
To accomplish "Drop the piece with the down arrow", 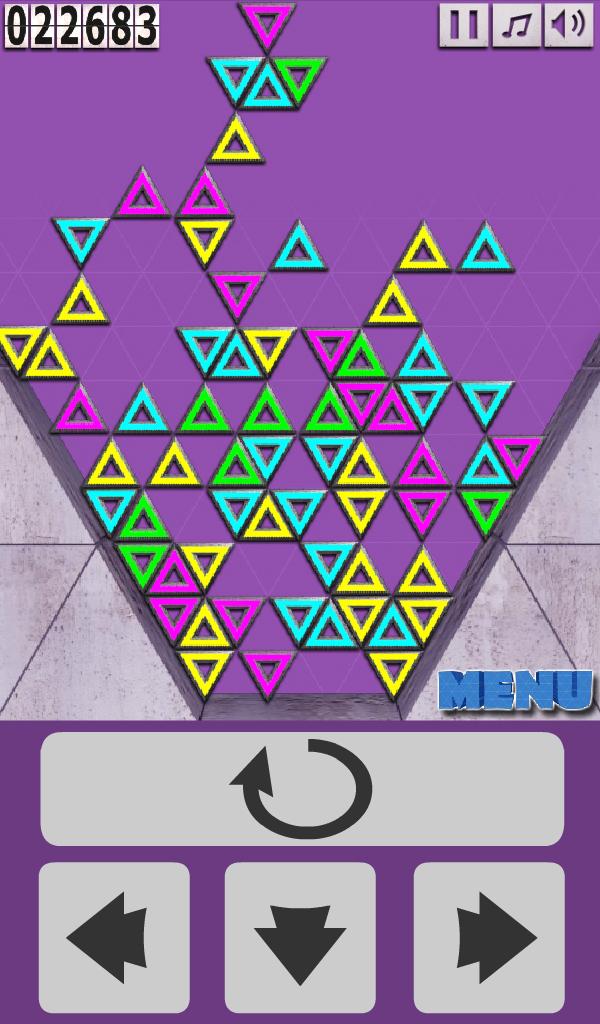I will click(300, 937).
